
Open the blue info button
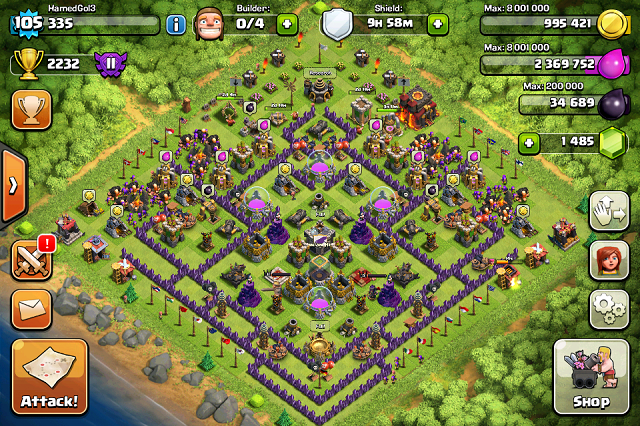(176, 23)
